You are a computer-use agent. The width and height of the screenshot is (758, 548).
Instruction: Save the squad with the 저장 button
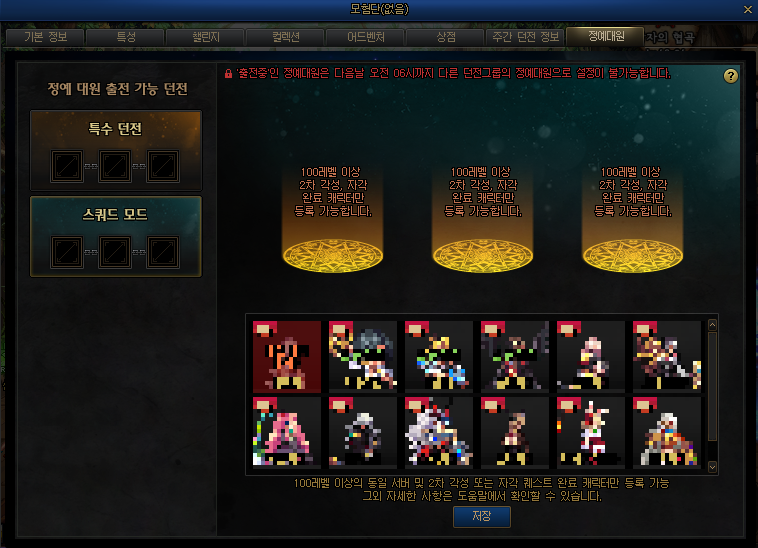click(x=482, y=516)
